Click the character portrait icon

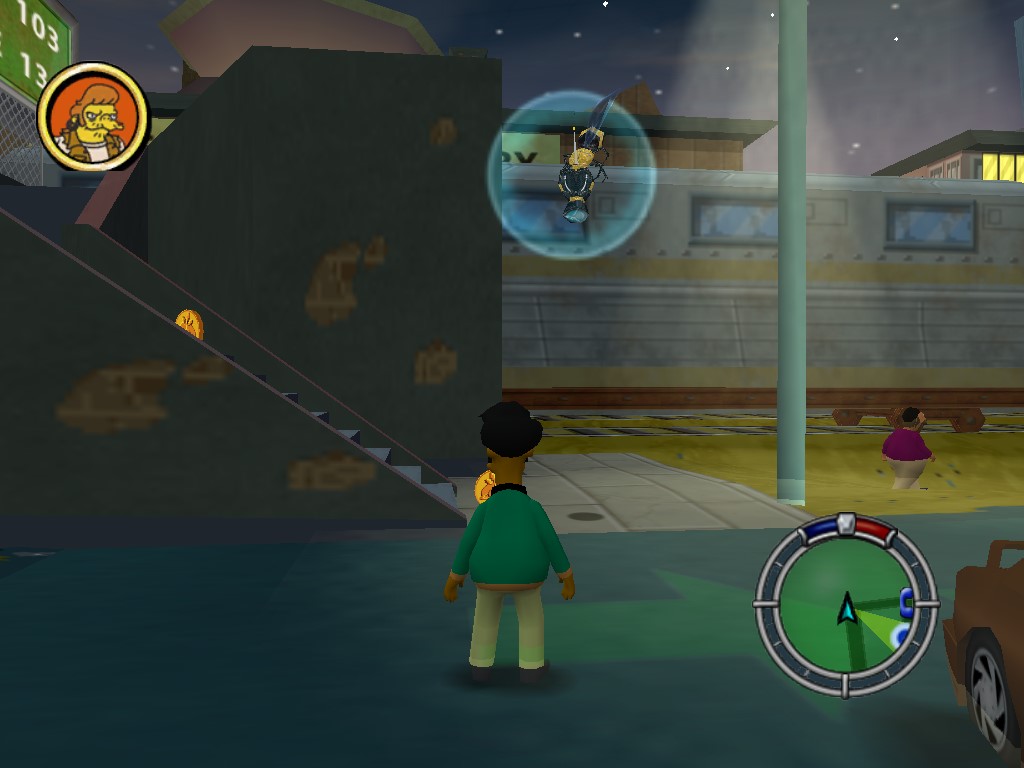pos(92,117)
